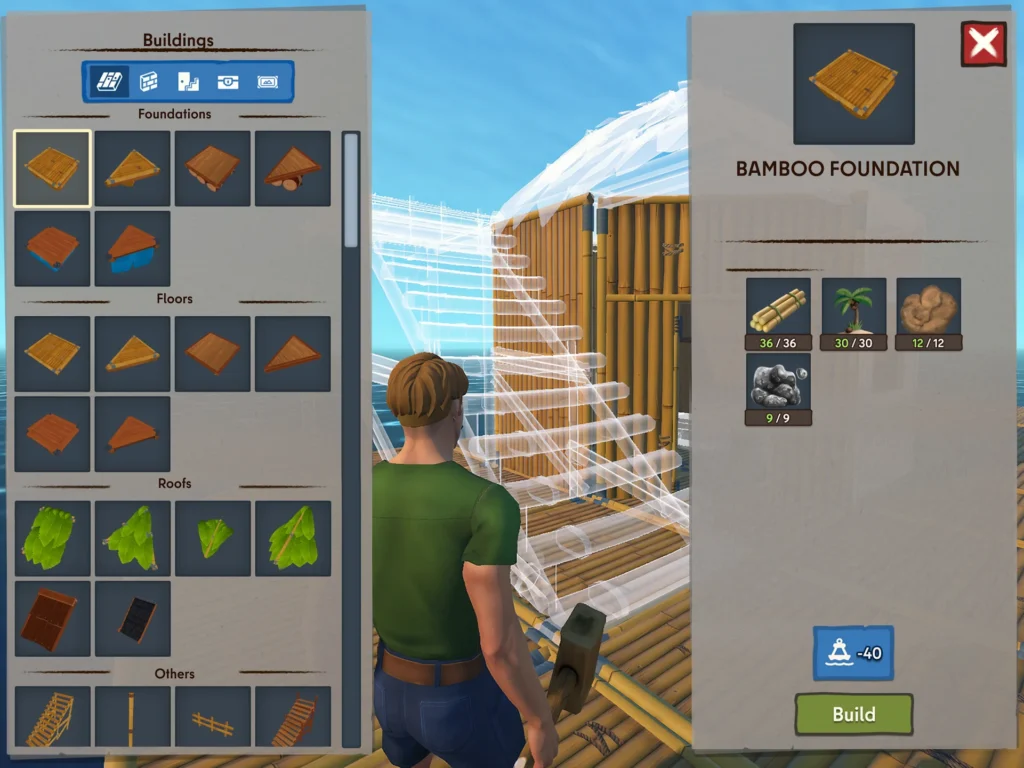
Task: Pick the bamboo staircase under Others
Action: 52,718
